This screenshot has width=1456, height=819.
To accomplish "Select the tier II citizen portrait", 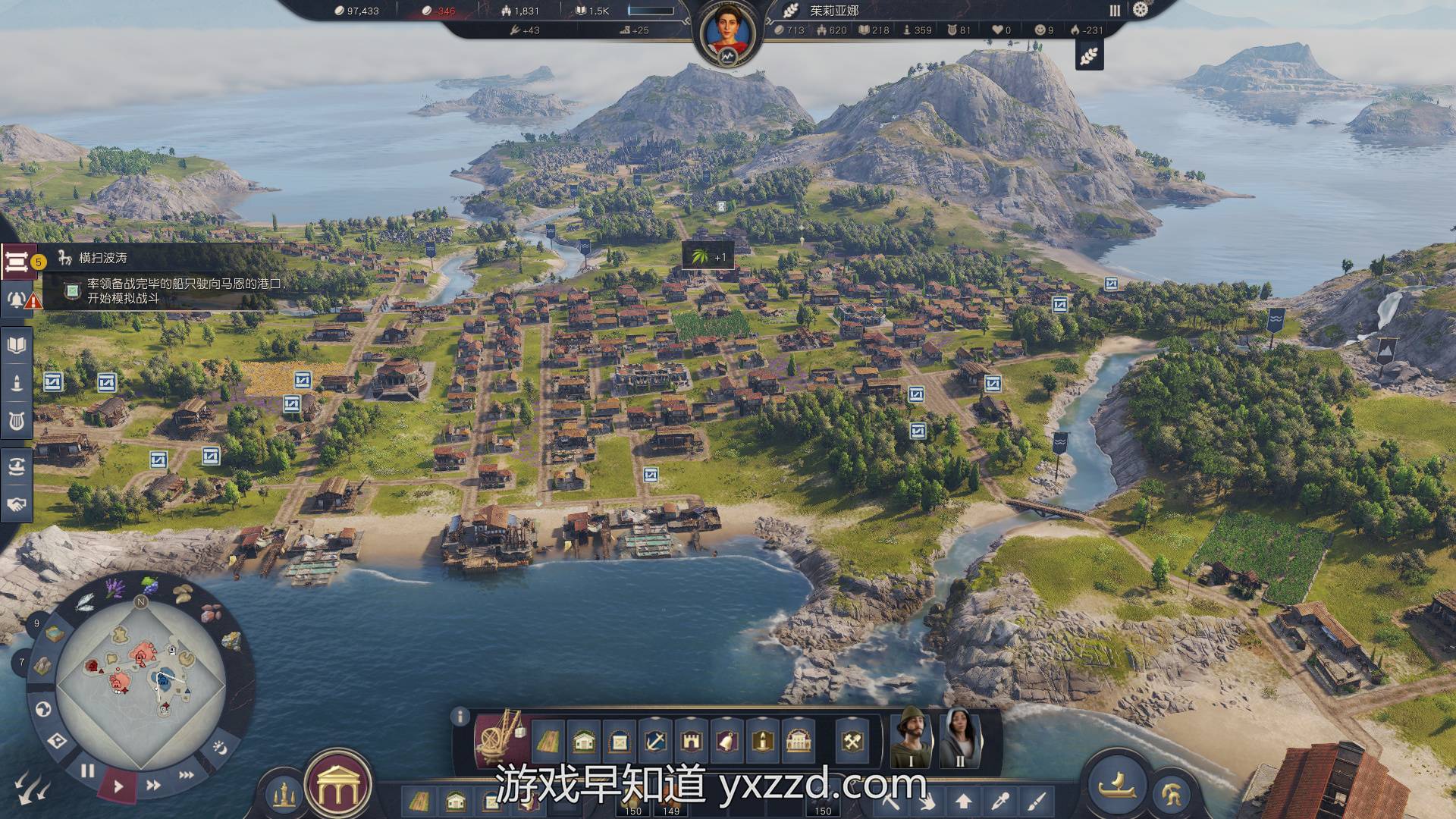I will [x=960, y=738].
